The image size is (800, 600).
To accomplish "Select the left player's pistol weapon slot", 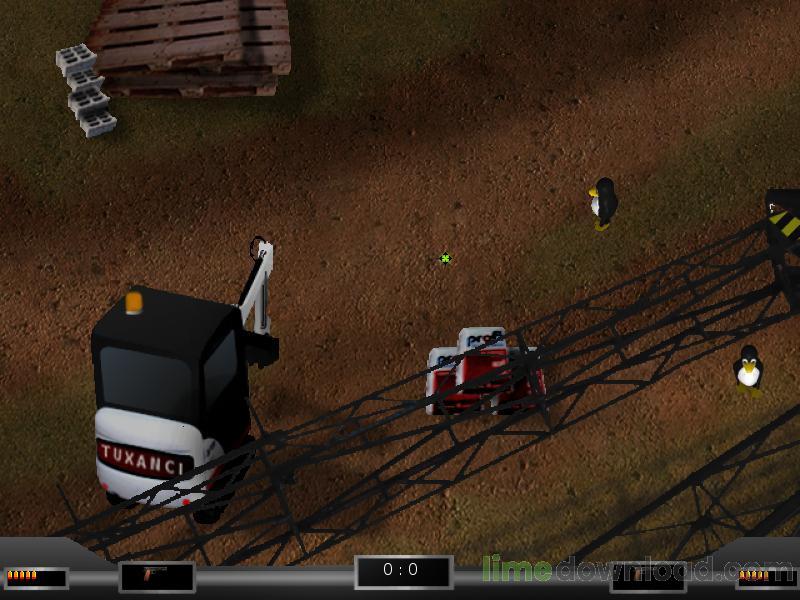I will 157,576.
